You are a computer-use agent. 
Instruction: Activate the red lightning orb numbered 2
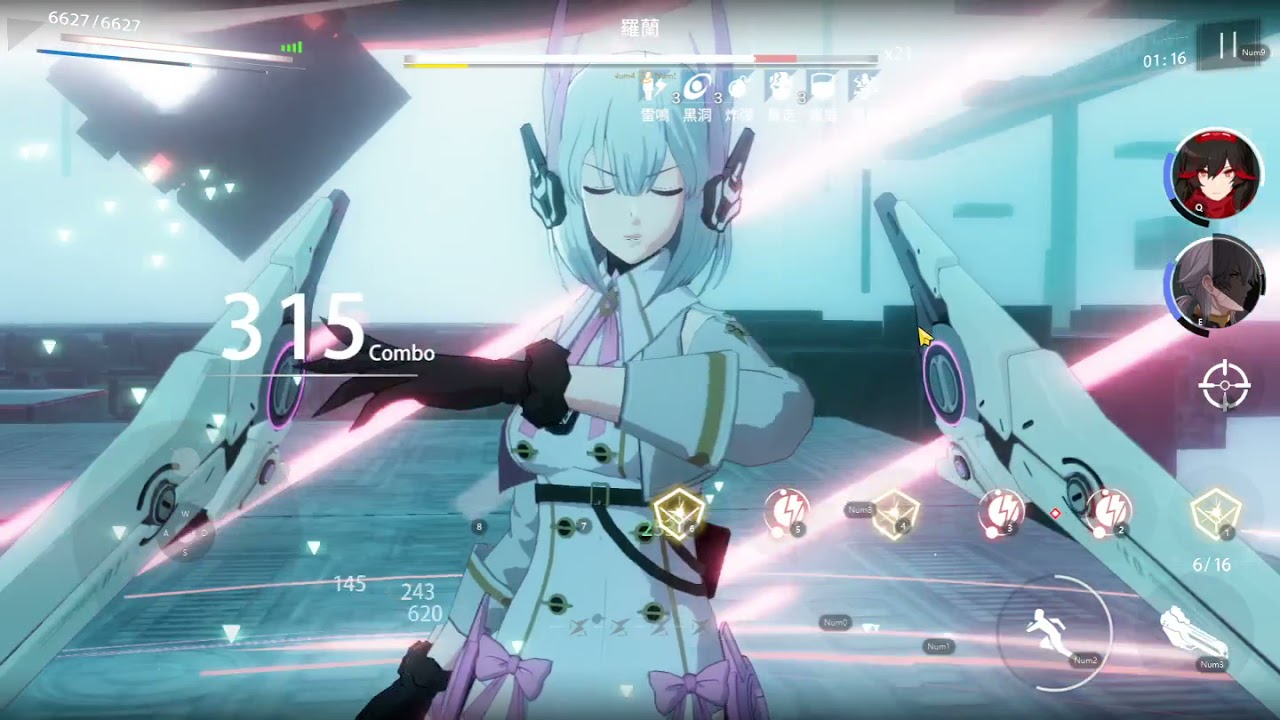(x=1108, y=510)
